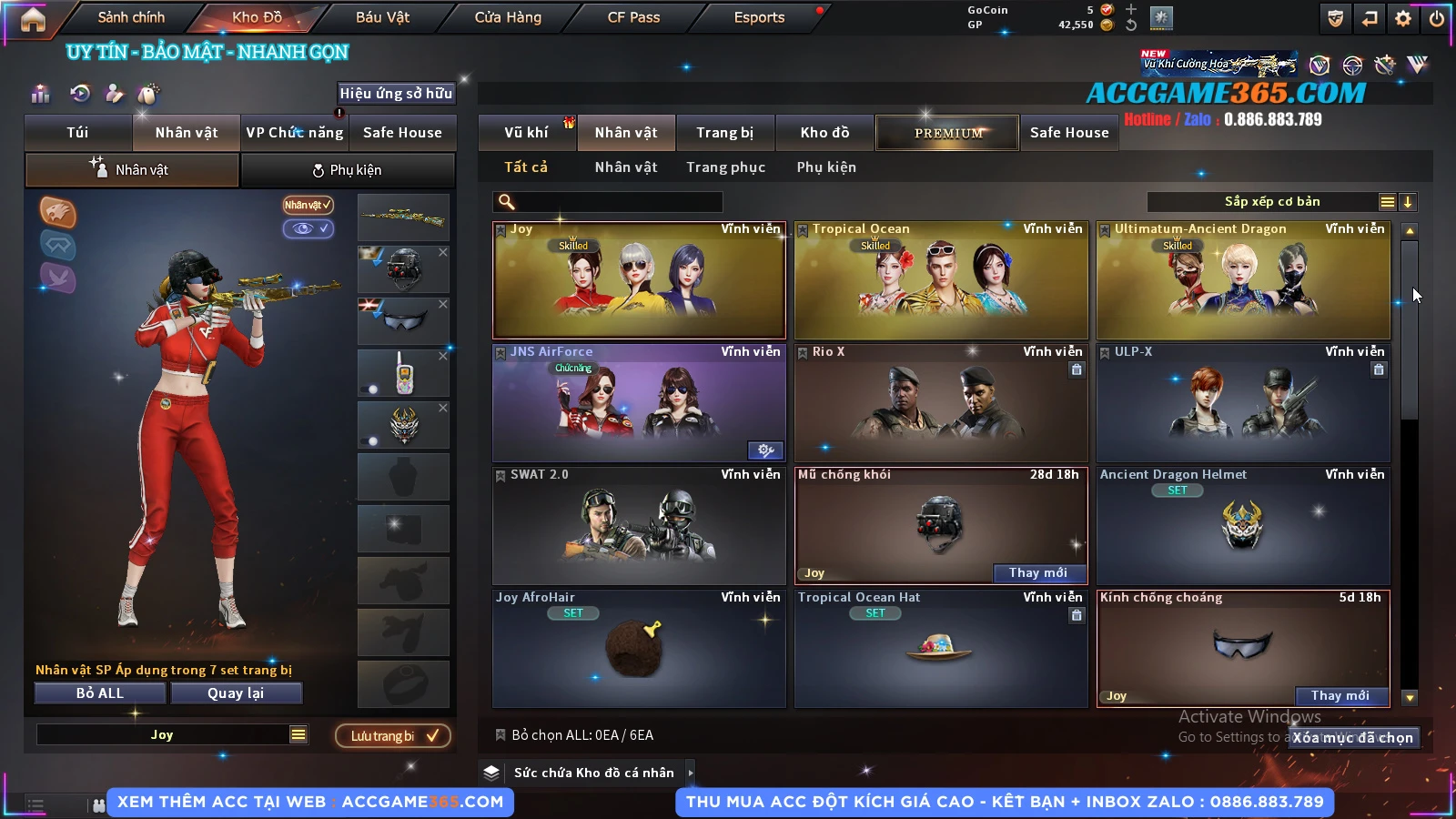Renew Mũ chống khói with Thay mới

1037,572
